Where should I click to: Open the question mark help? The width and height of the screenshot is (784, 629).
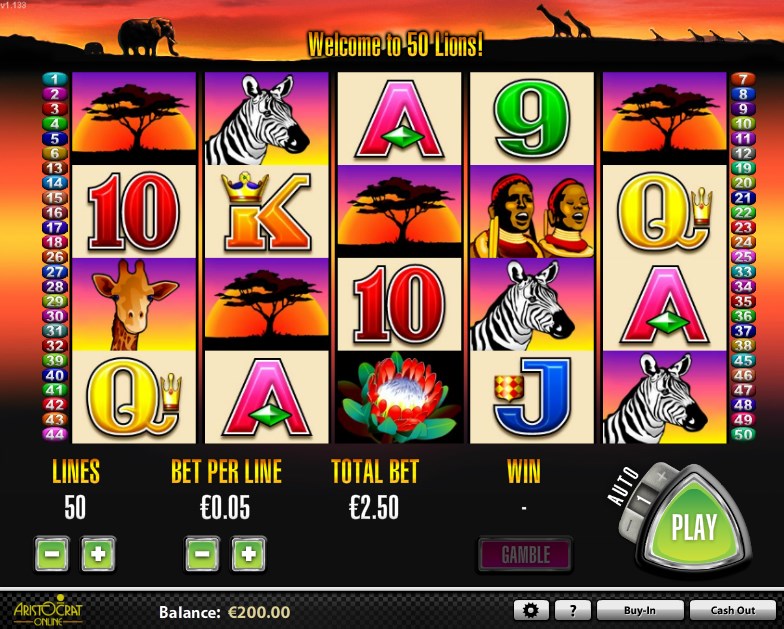click(572, 610)
